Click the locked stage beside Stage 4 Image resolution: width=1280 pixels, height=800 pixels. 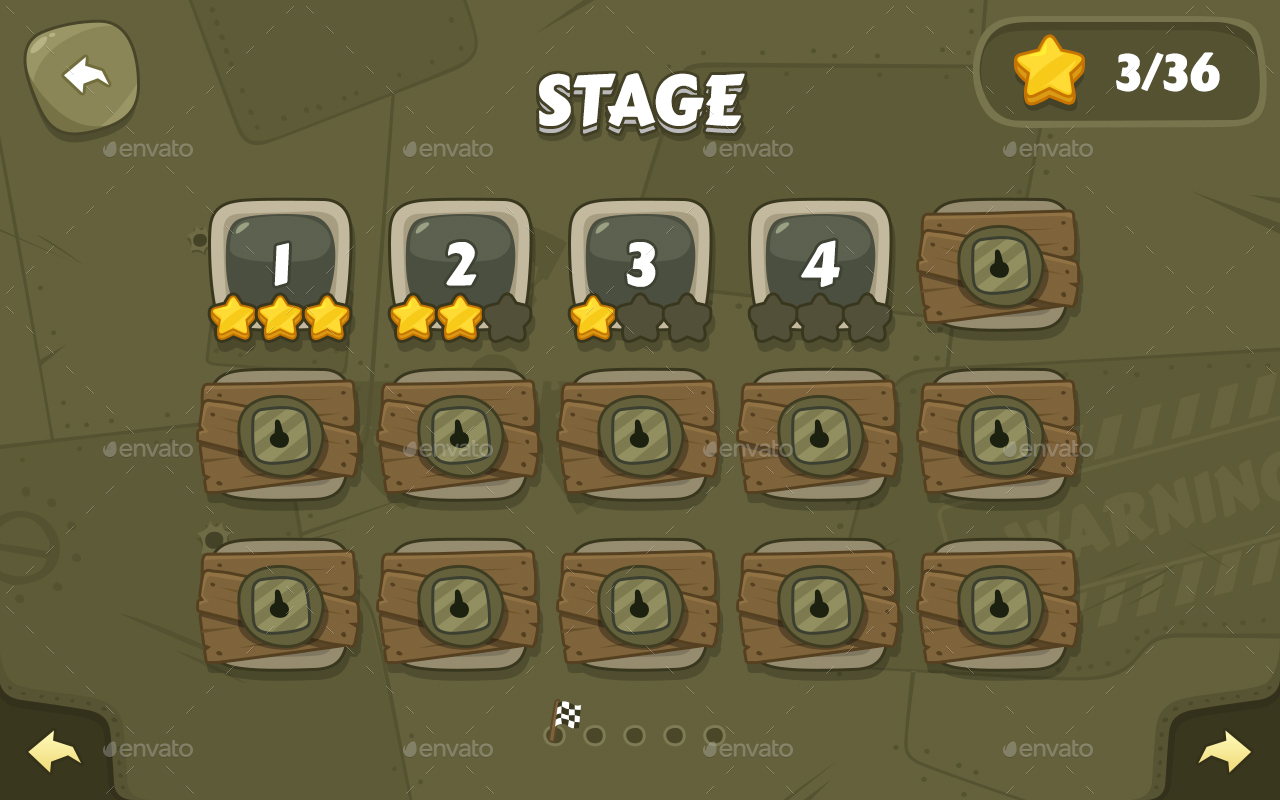click(x=1000, y=266)
